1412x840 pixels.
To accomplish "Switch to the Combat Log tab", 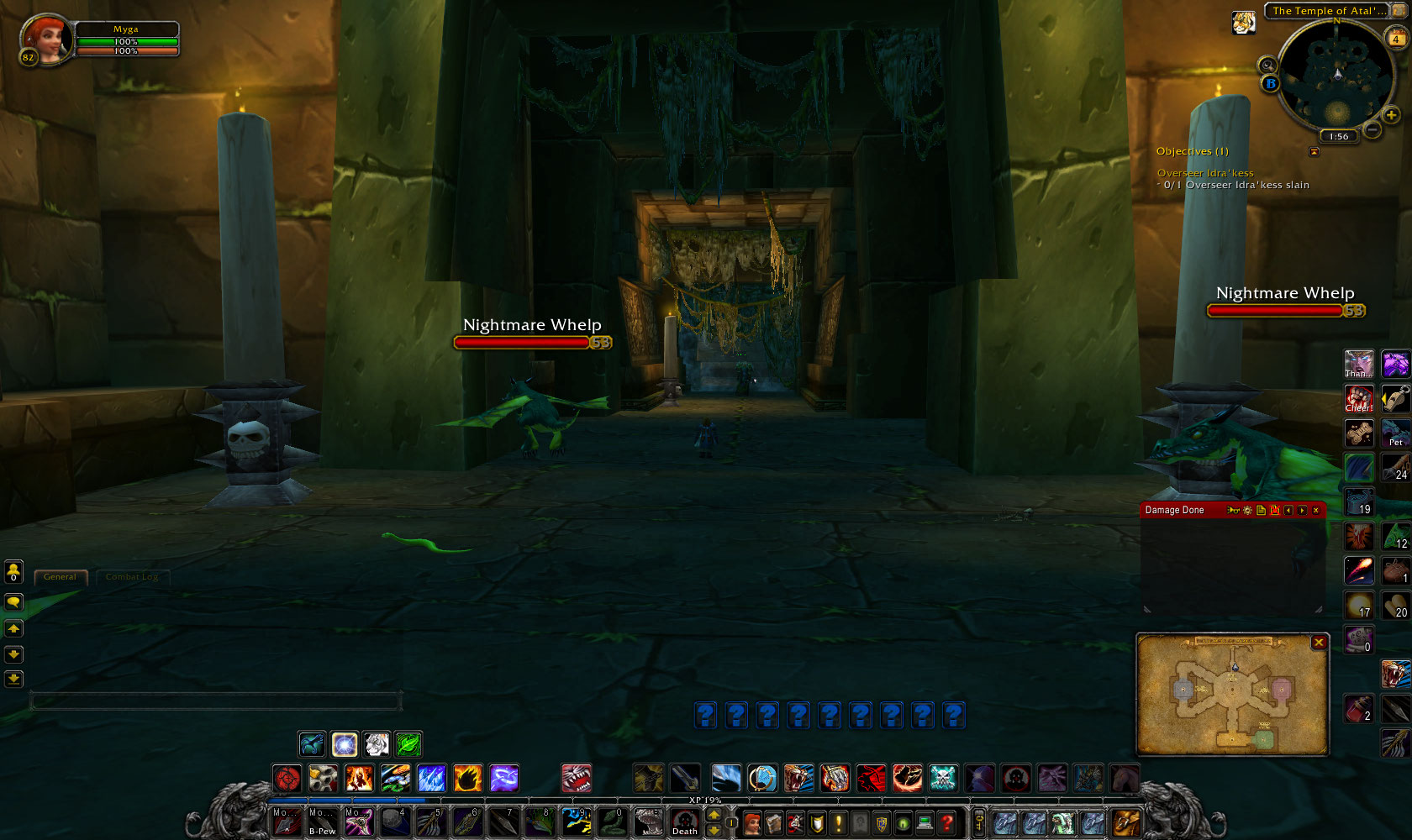I will 132,577.
